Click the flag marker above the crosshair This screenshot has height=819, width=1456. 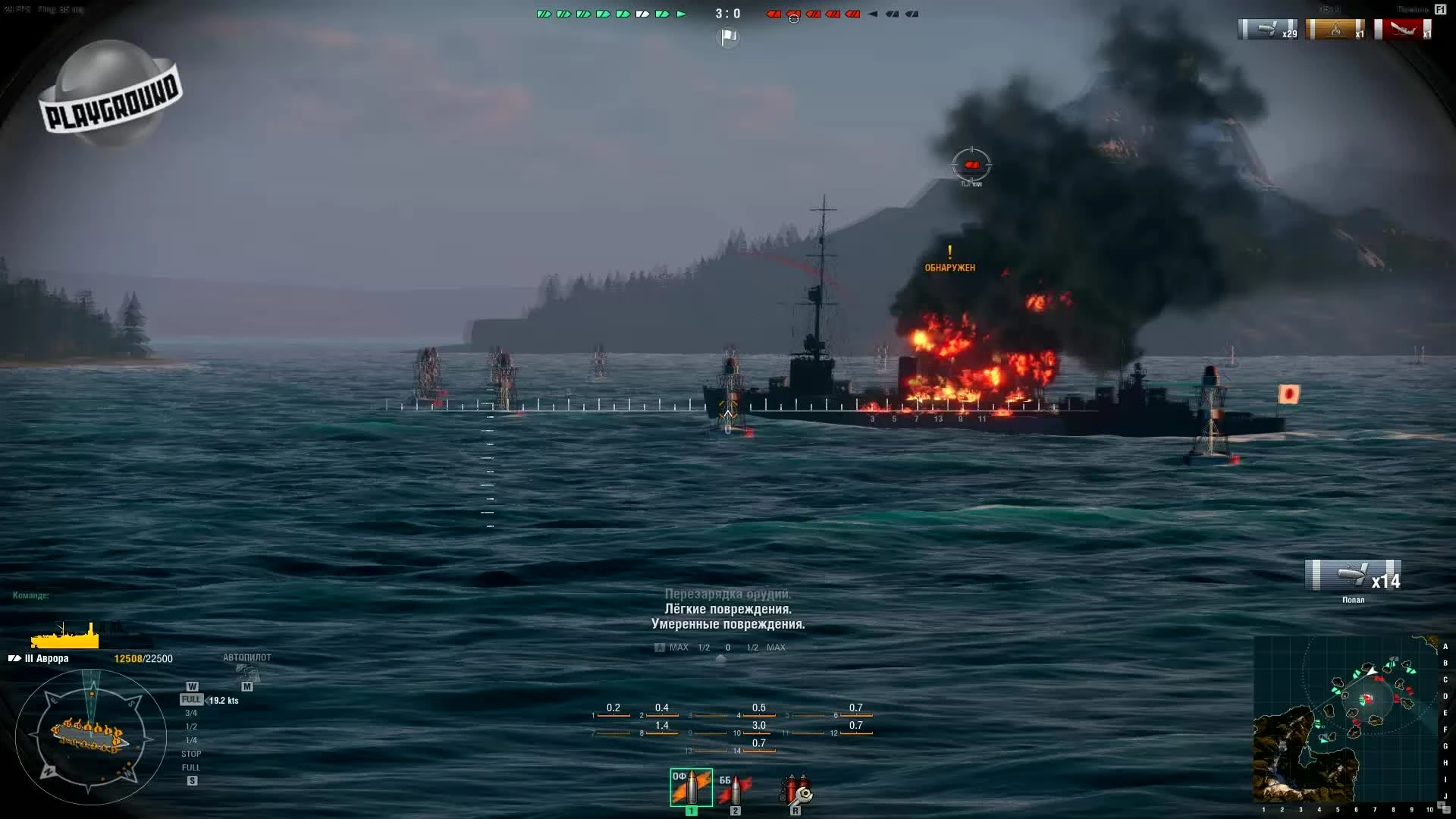(x=727, y=36)
